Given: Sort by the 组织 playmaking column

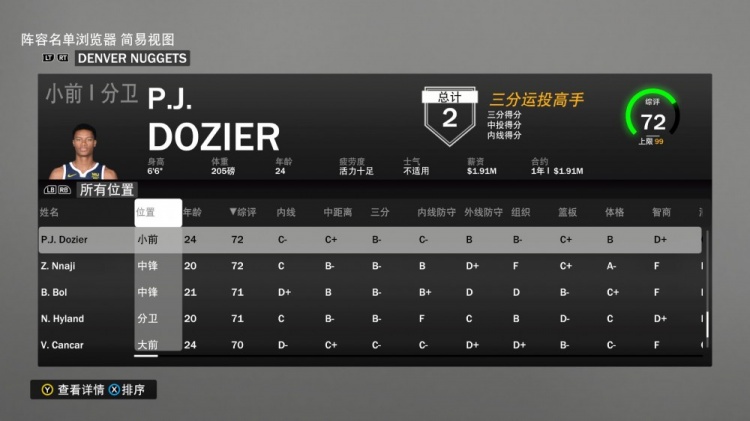Looking at the screenshot, I should pos(520,212).
